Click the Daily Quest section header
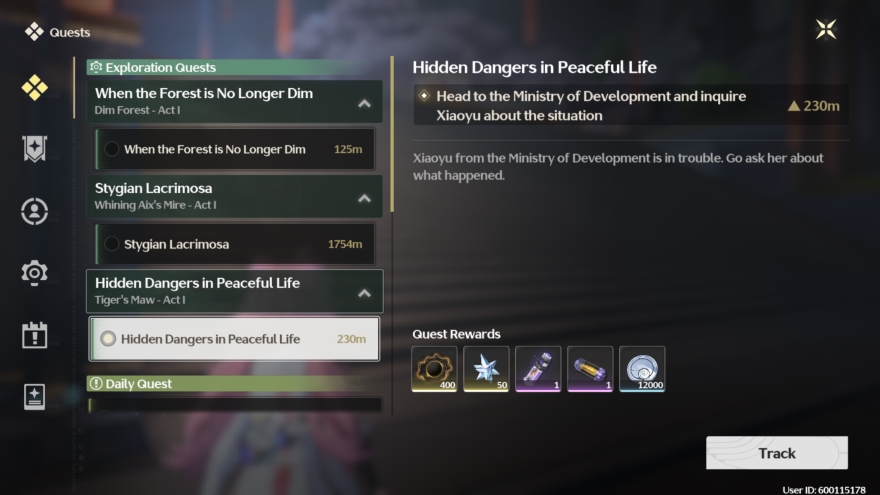Viewport: 880px width, 495px height. click(x=234, y=384)
